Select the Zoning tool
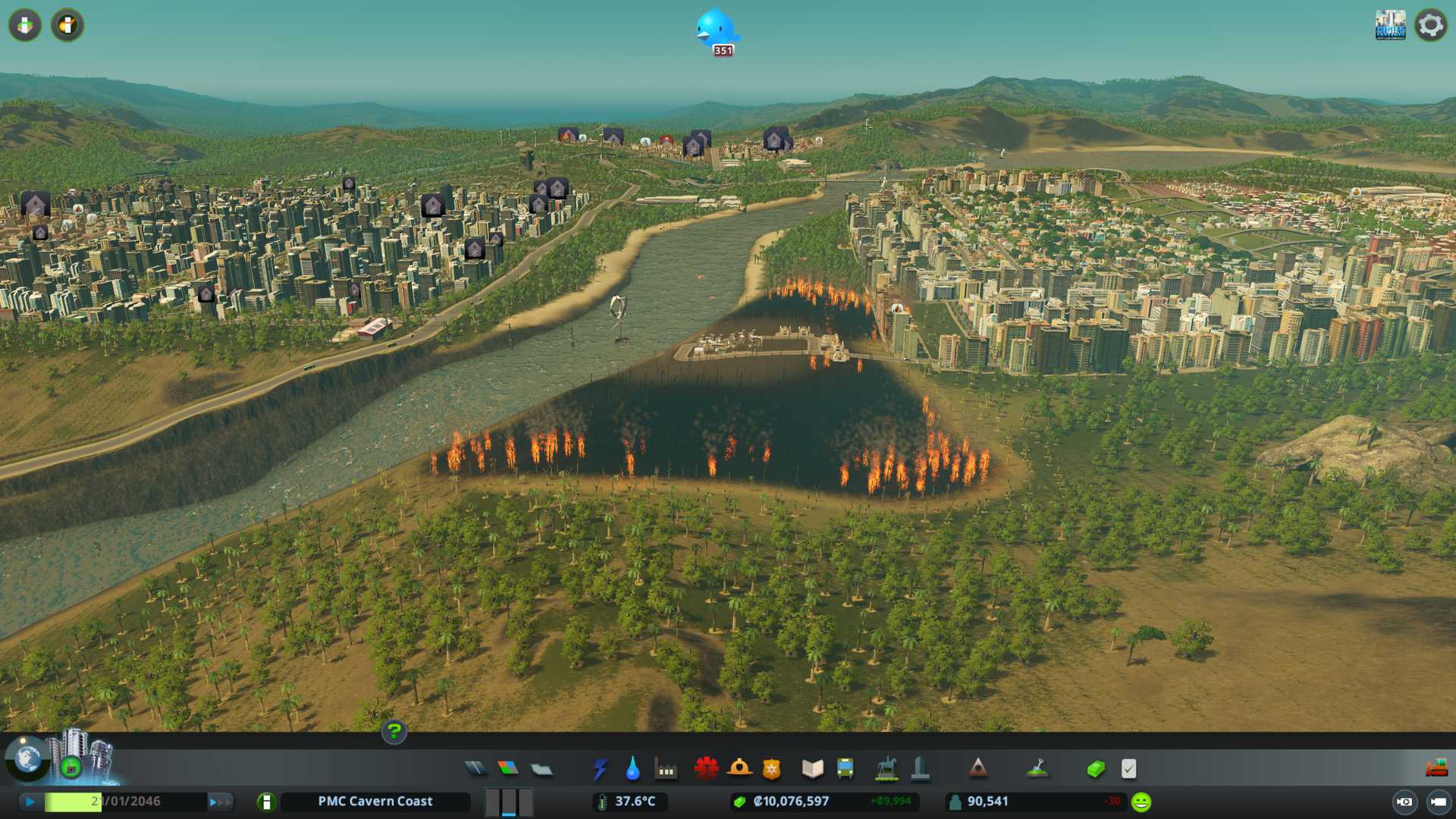This screenshot has height=819, width=1456. click(x=508, y=769)
